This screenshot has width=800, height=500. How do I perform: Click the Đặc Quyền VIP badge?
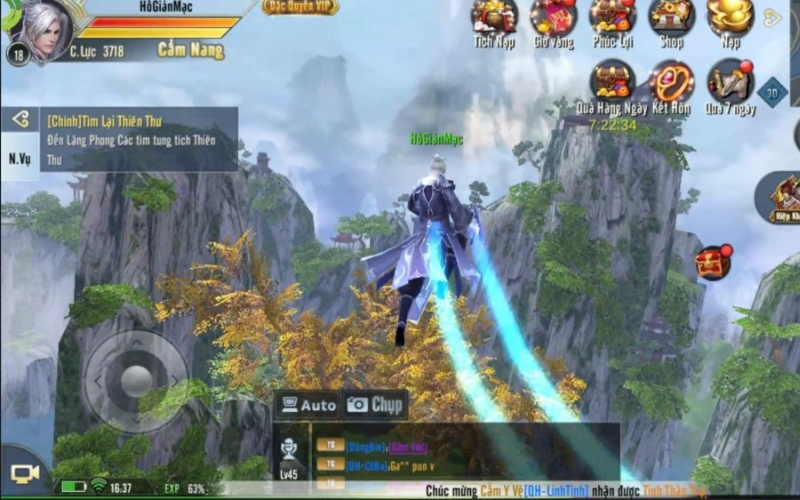click(300, 7)
